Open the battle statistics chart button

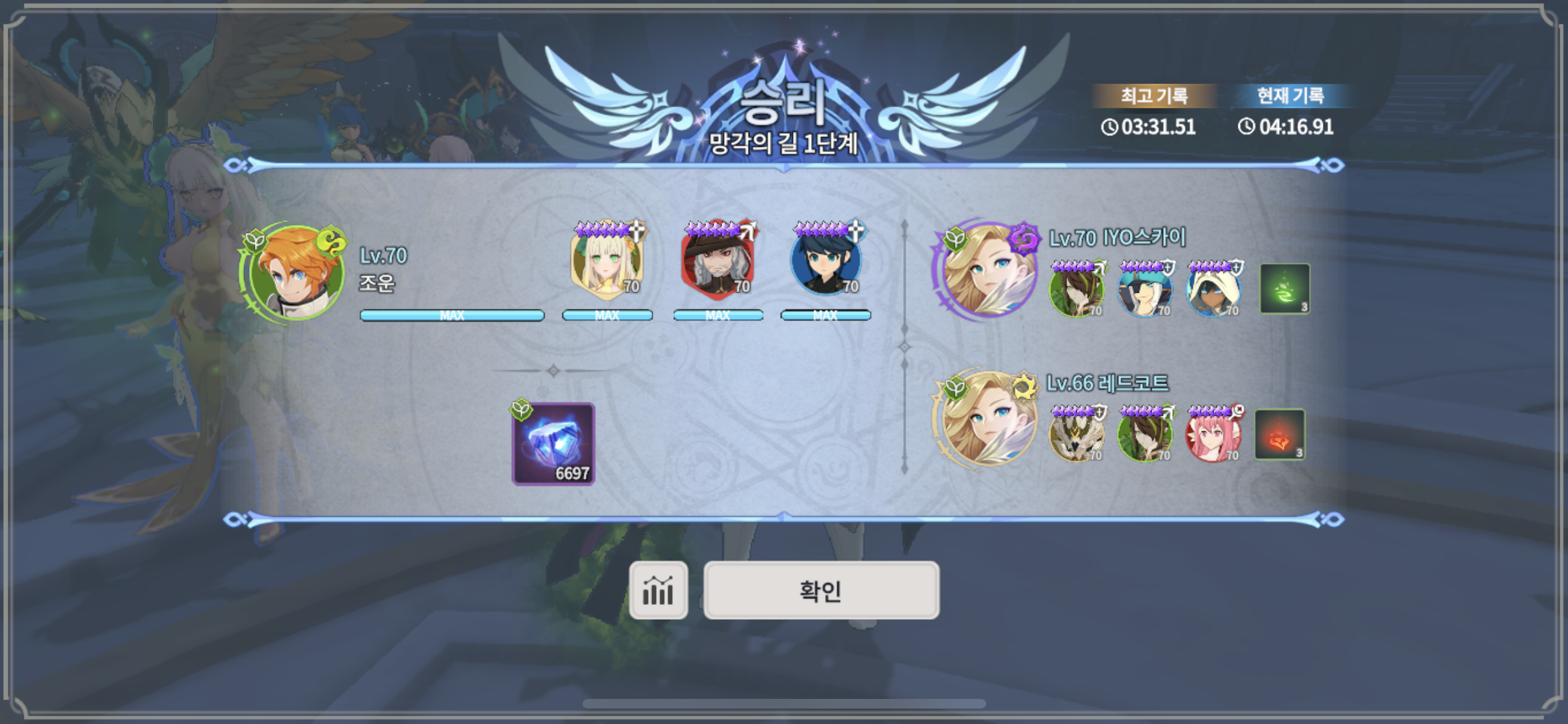point(658,590)
